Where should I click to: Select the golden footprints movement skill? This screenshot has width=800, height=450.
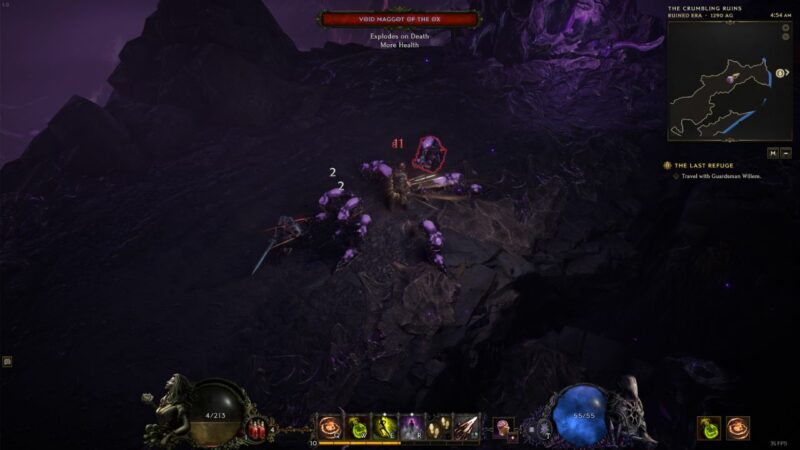point(440,427)
